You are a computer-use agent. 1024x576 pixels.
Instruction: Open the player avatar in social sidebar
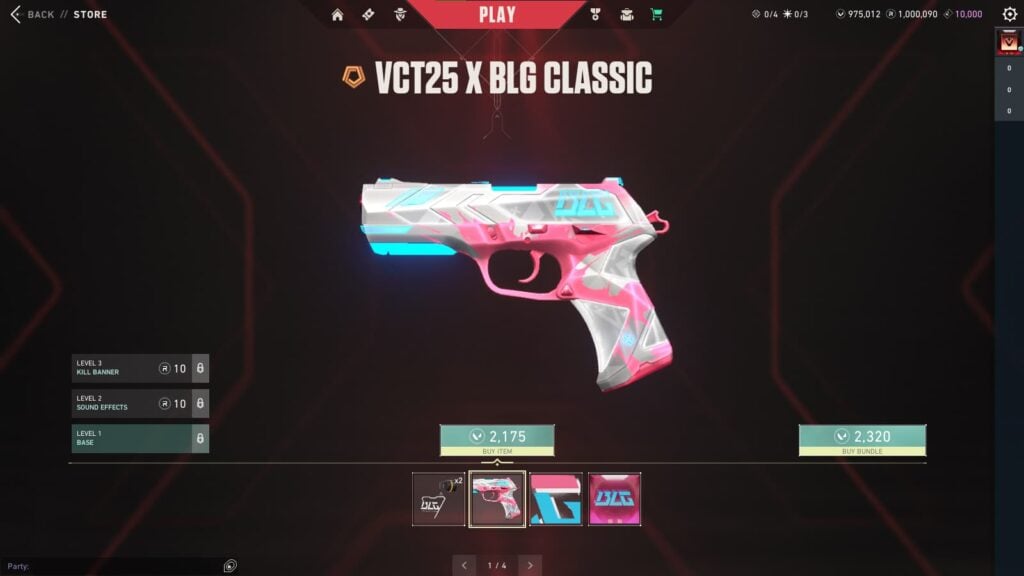(1007, 44)
